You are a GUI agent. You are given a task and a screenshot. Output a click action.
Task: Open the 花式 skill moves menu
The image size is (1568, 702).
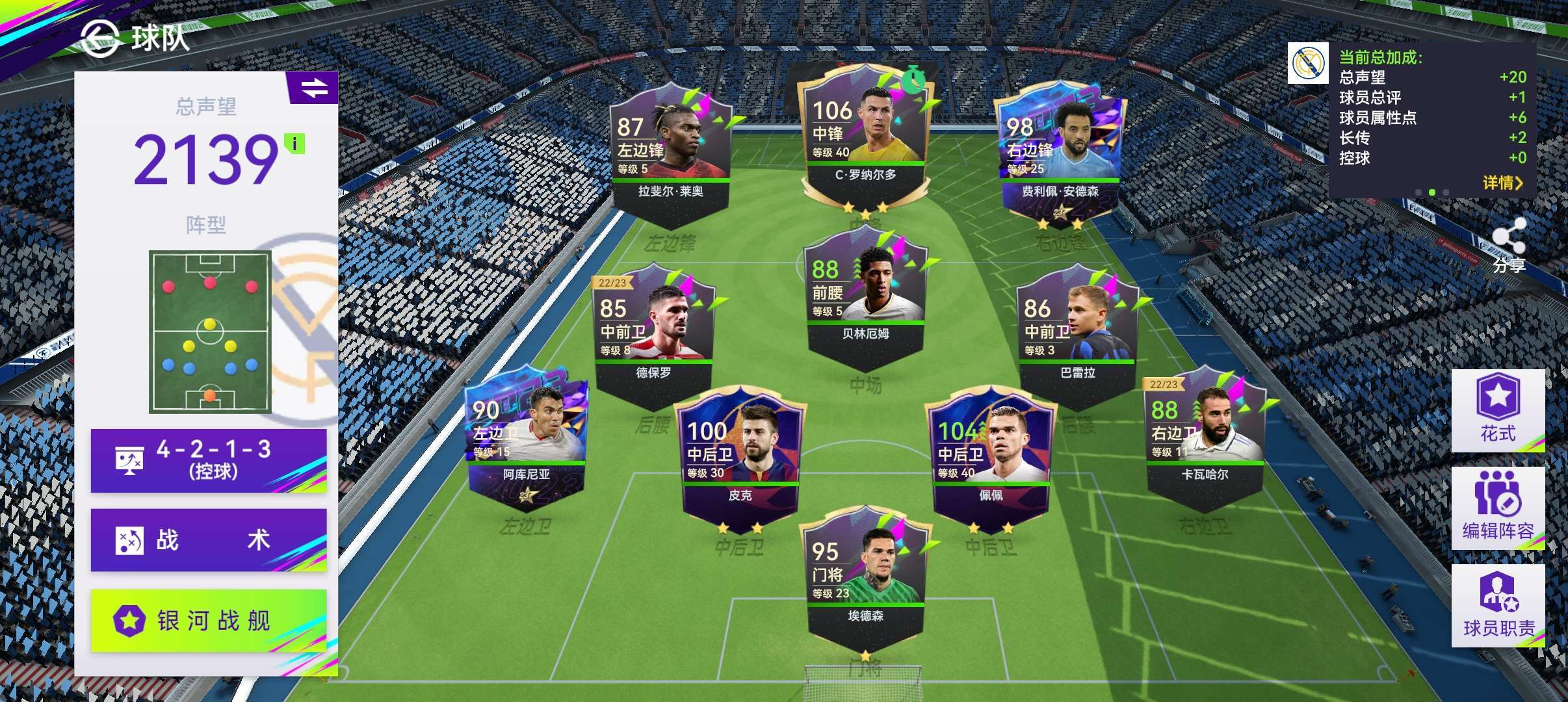[1498, 410]
